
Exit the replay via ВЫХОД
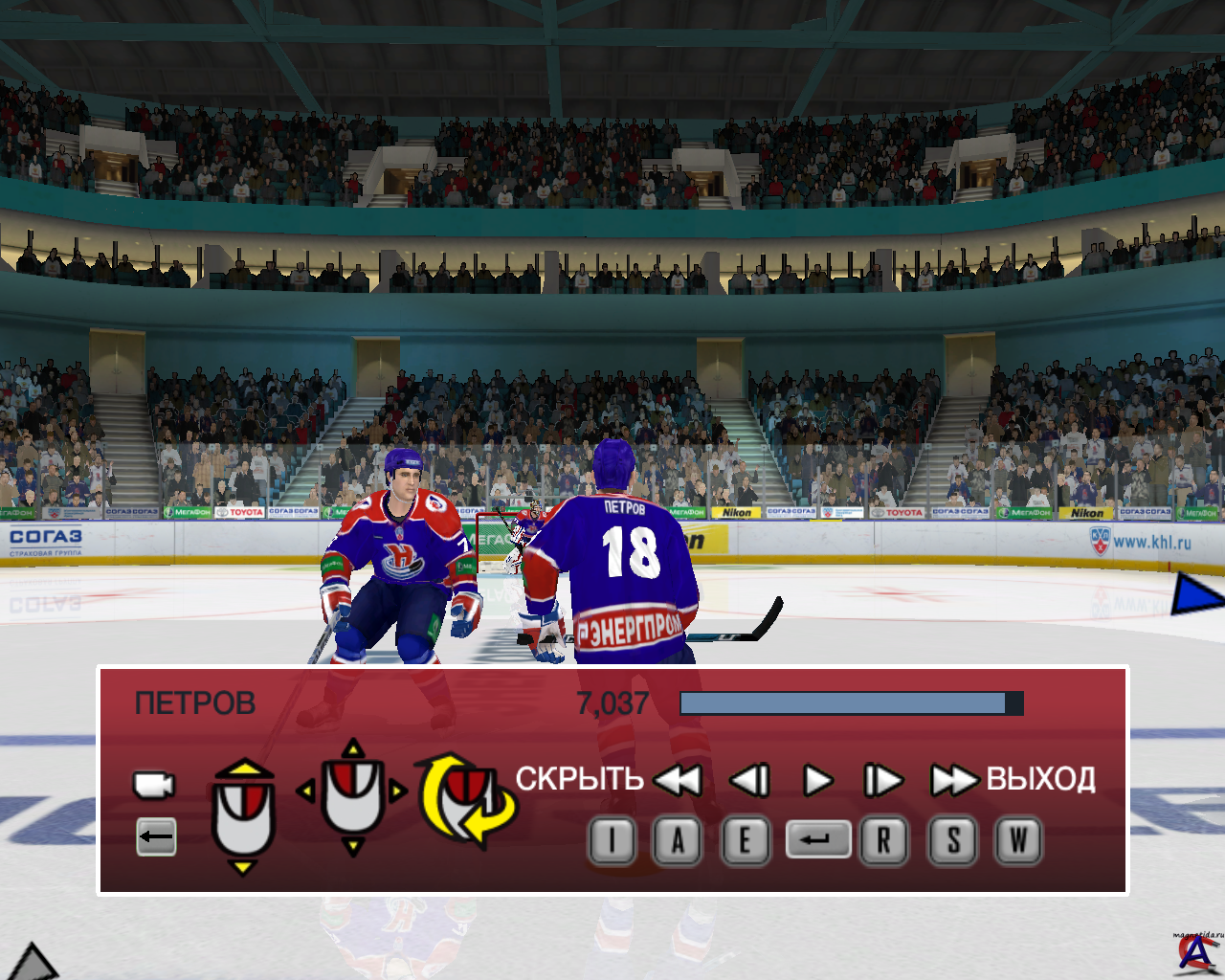coord(1040,779)
